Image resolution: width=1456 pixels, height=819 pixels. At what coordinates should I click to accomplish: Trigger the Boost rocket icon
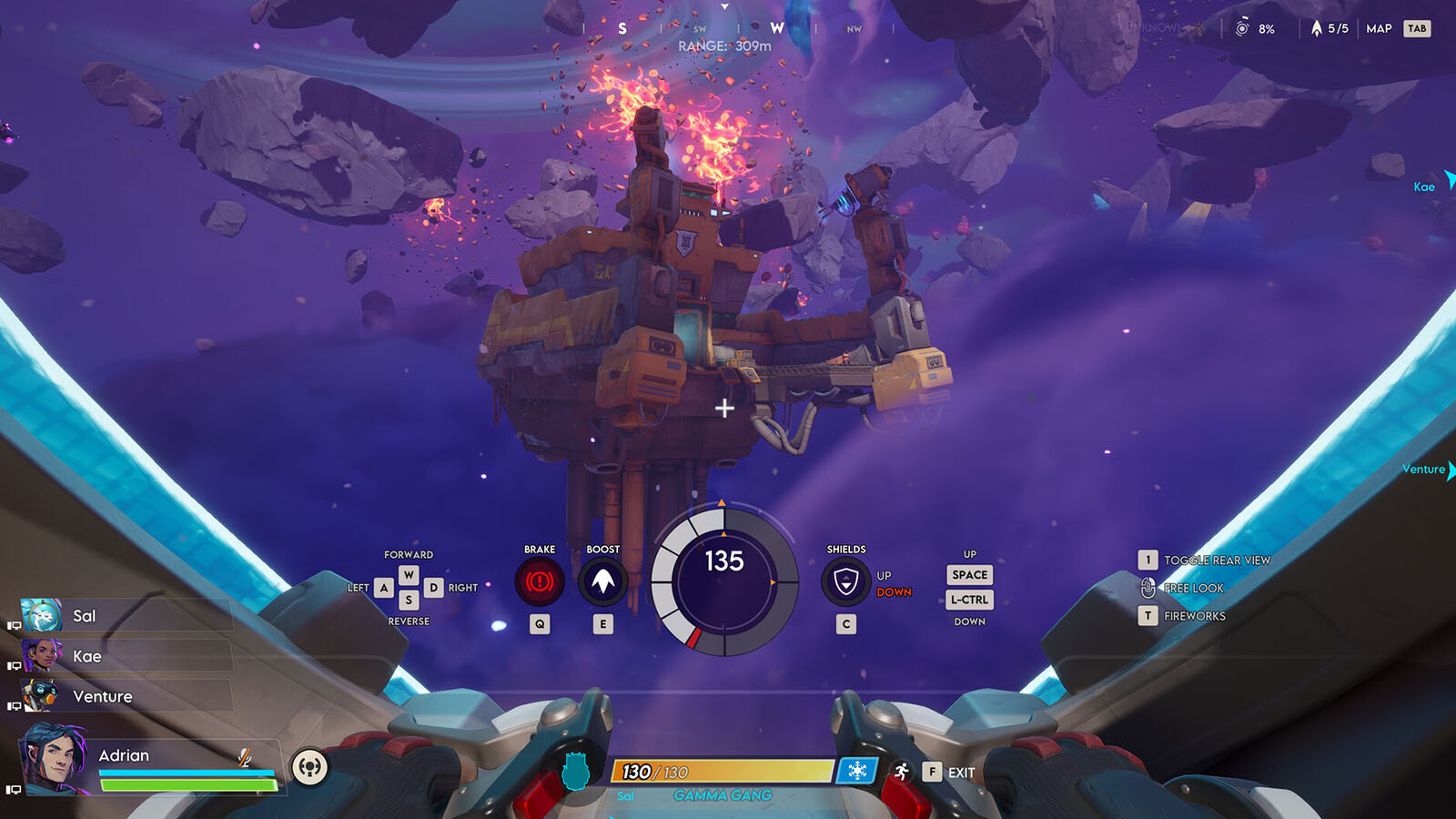click(x=602, y=581)
